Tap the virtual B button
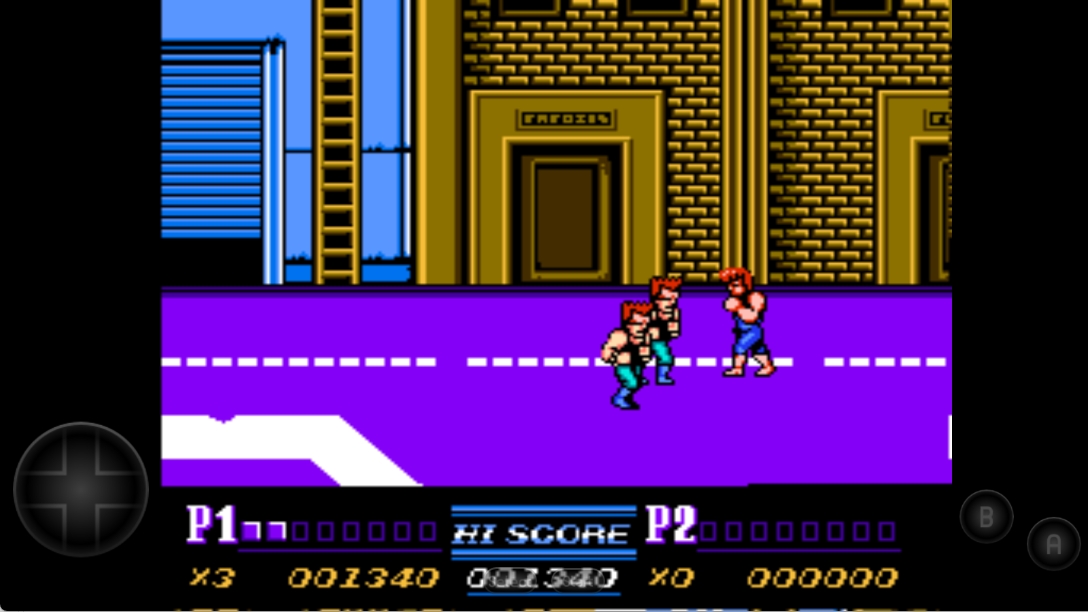 (x=986, y=516)
